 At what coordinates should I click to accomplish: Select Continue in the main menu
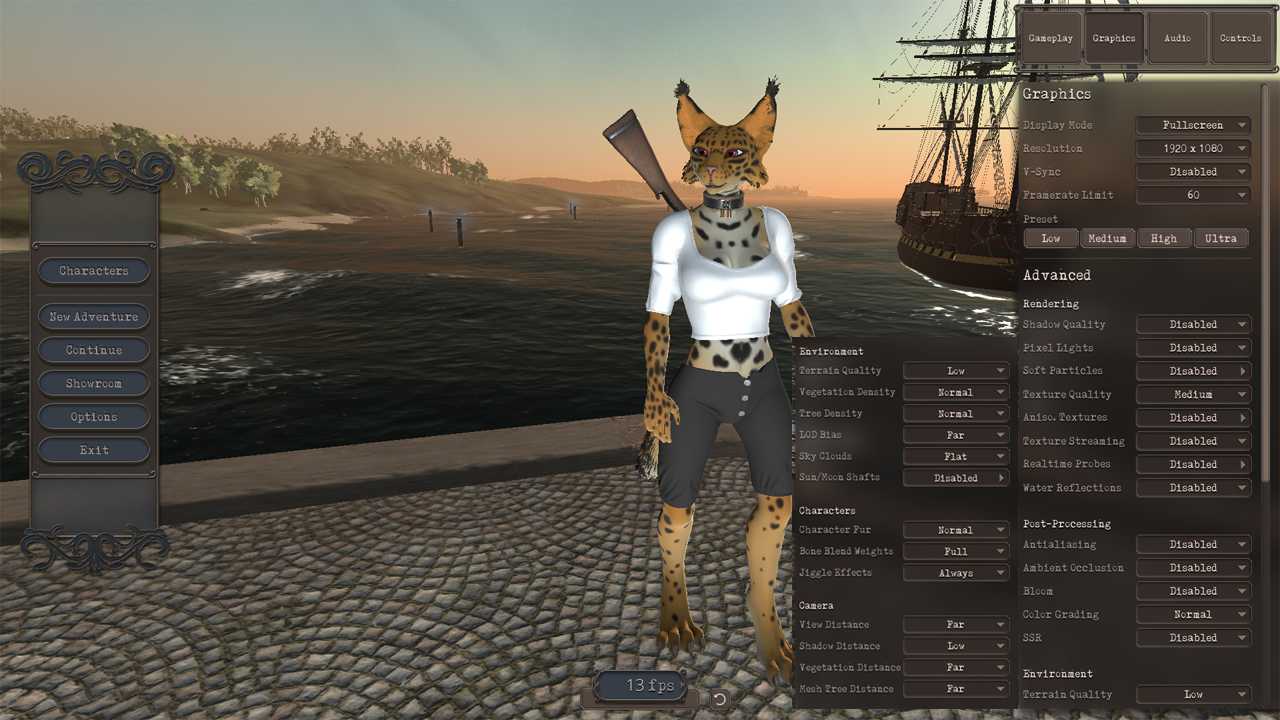tap(94, 350)
